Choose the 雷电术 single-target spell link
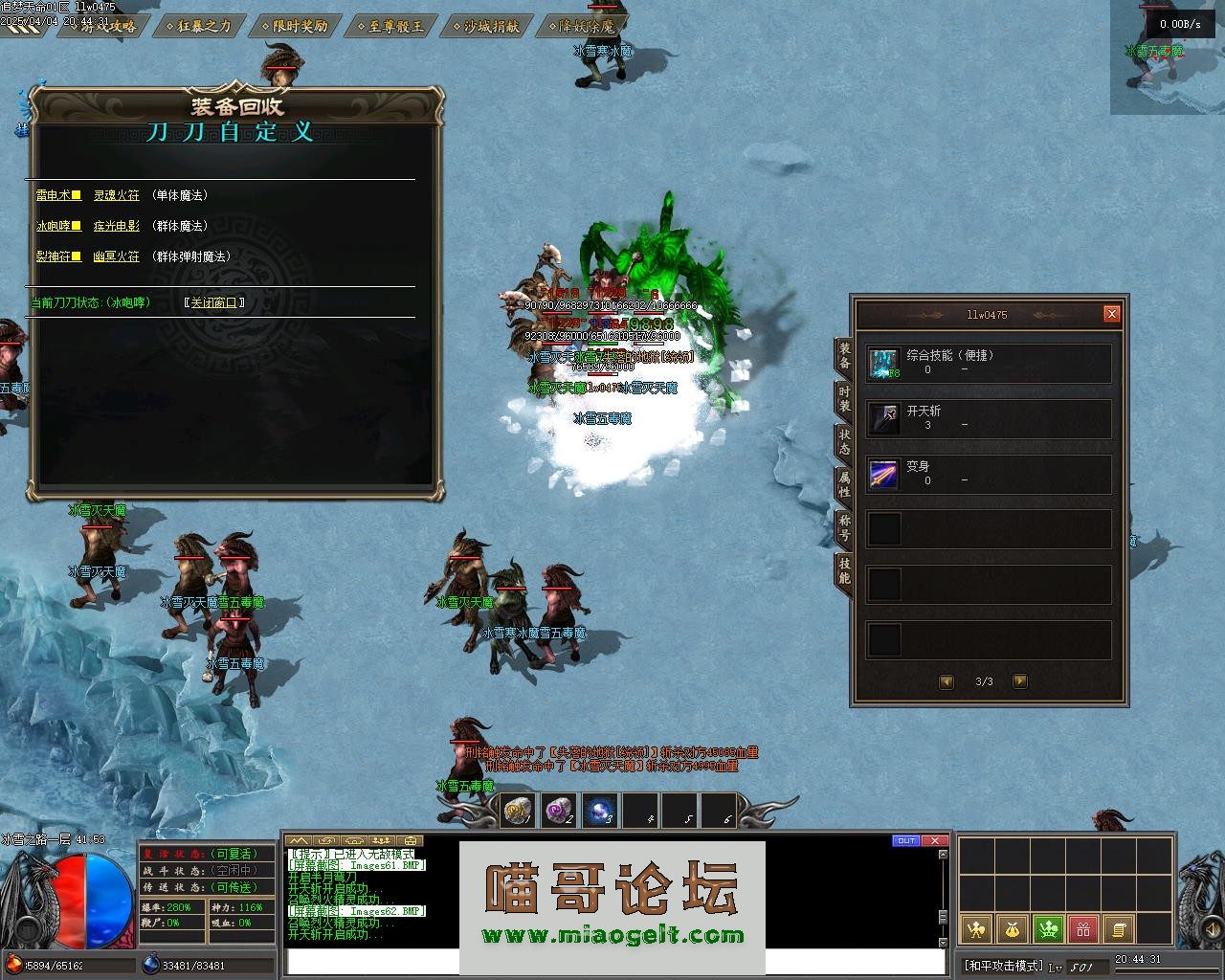 click(x=54, y=195)
